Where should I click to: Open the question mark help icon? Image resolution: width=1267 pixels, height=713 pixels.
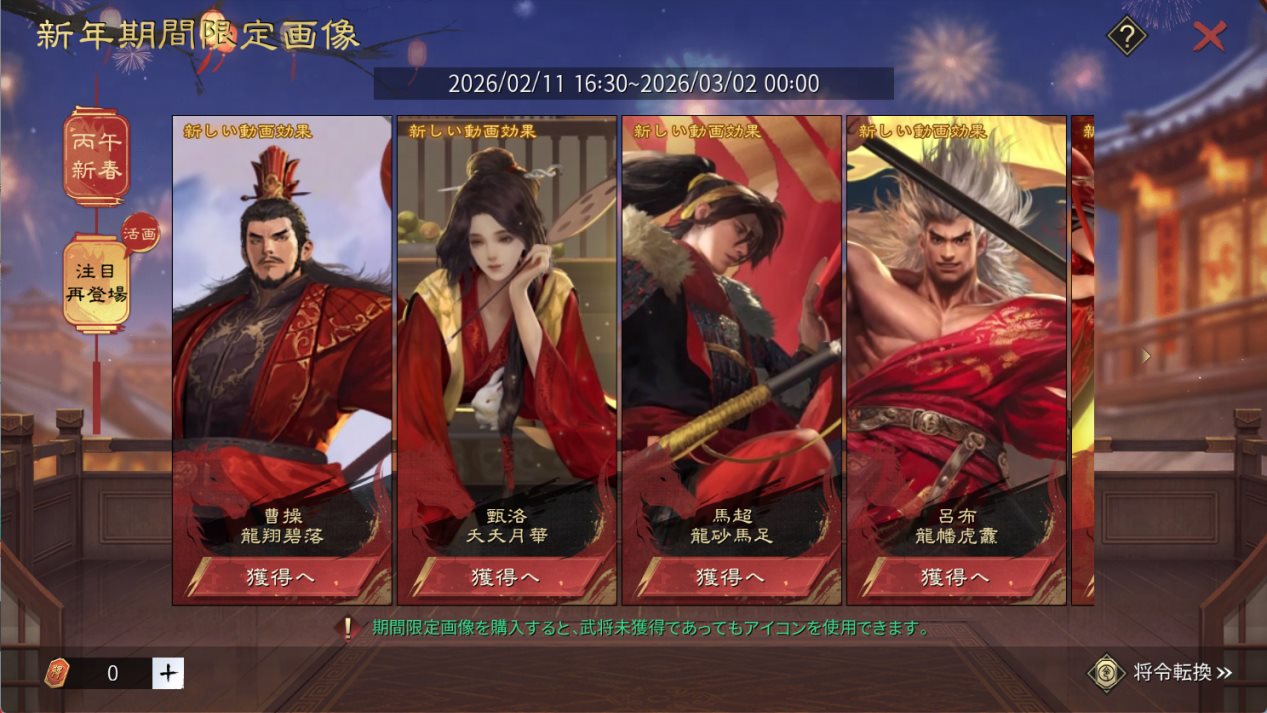click(1127, 37)
